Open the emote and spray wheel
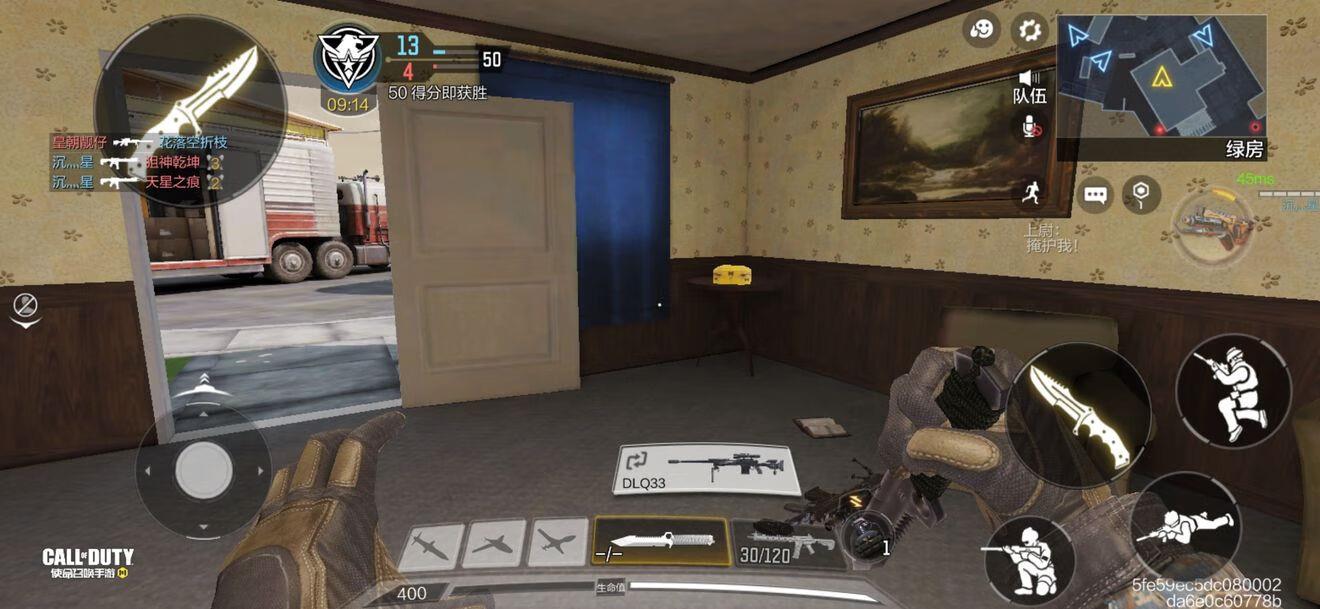Screen dimensions: 1320x609 (x=982, y=30)
